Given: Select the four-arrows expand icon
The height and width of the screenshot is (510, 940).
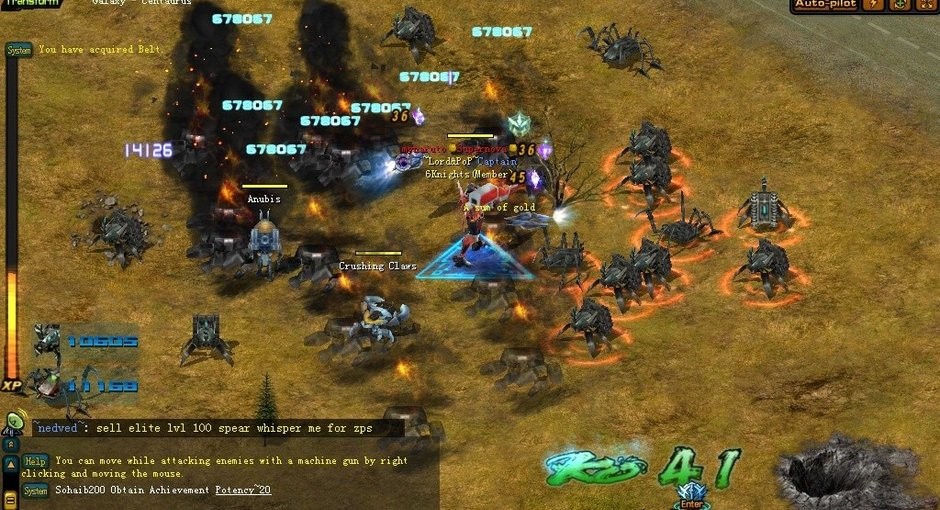Looking at the screenshot, I should tap(925, 4).
